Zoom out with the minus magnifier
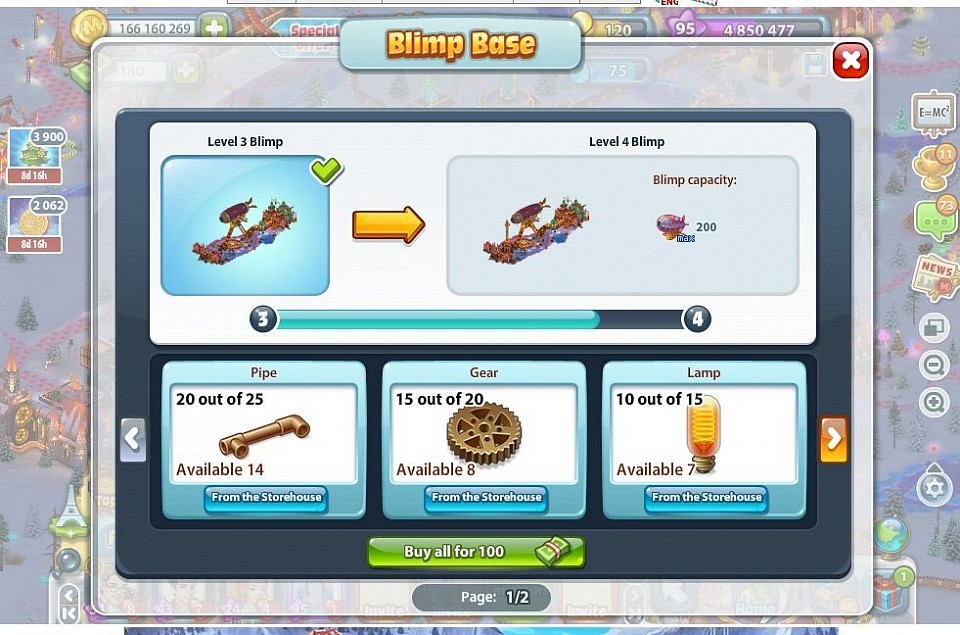Image resolution: width=960 pixels, height=635 pixels. (x=934, y=365)
